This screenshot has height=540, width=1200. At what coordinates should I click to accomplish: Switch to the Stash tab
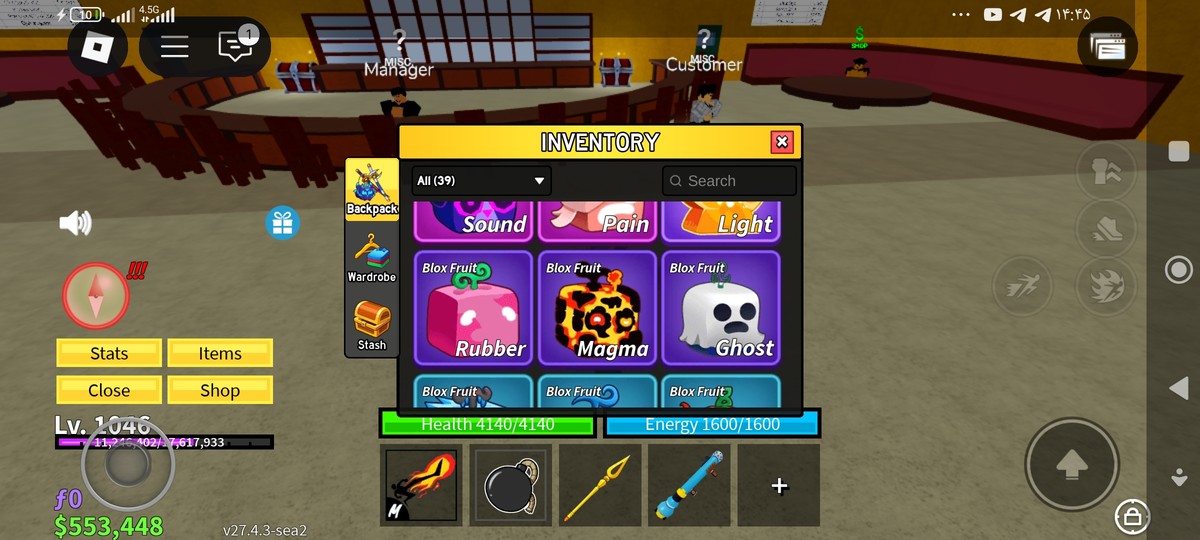click(x=372, y=325)
